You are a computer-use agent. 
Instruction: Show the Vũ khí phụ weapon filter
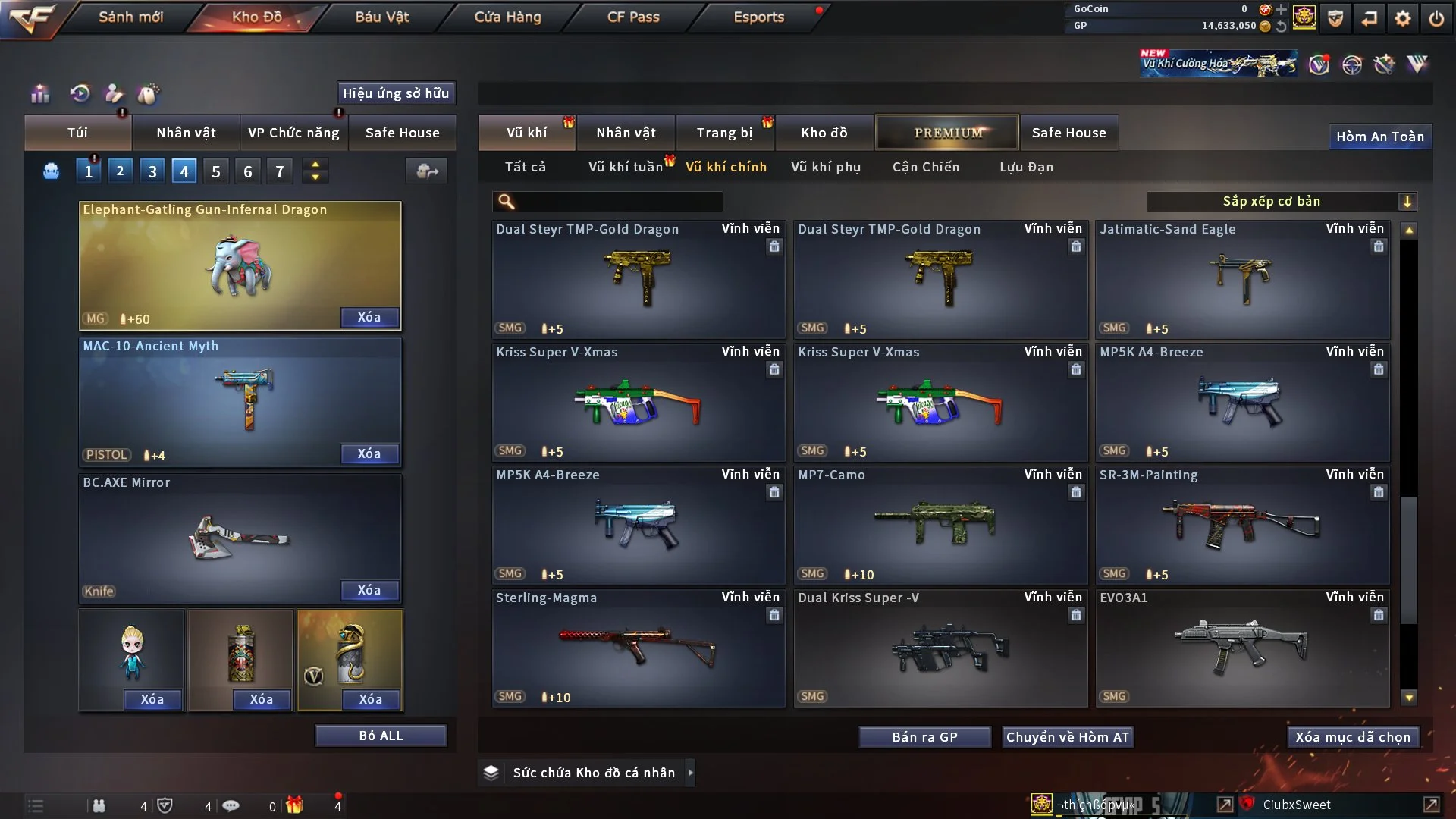click(826, 167)
